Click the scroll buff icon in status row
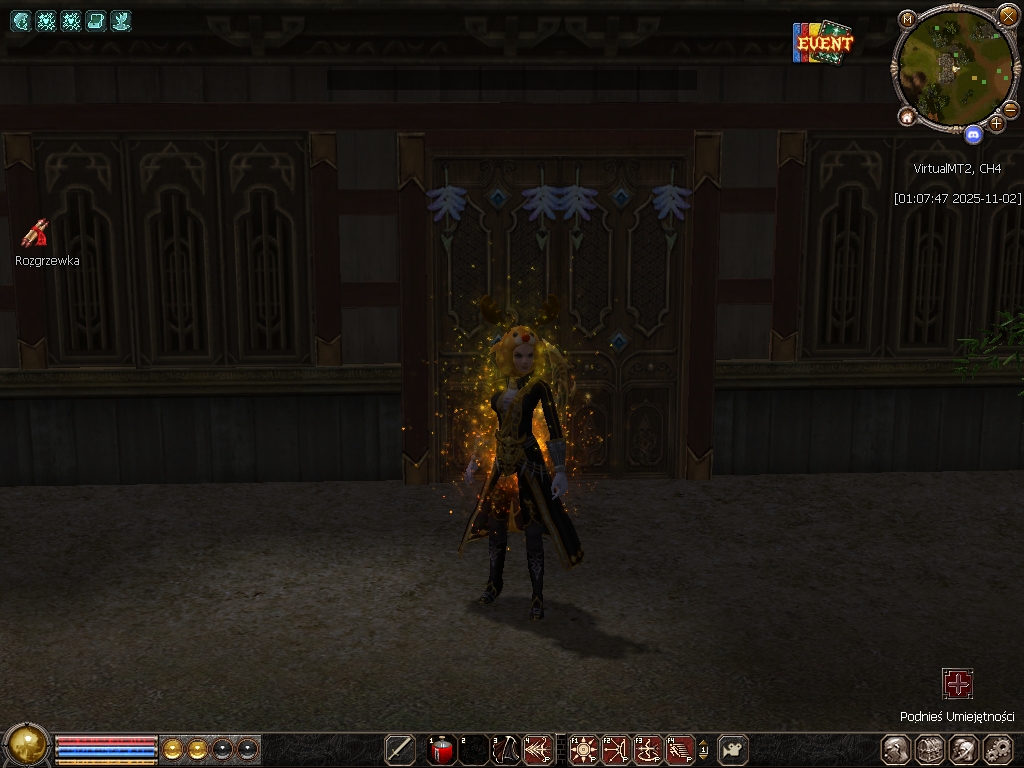Screen dimensions: 1024x768 click(96, 20)
